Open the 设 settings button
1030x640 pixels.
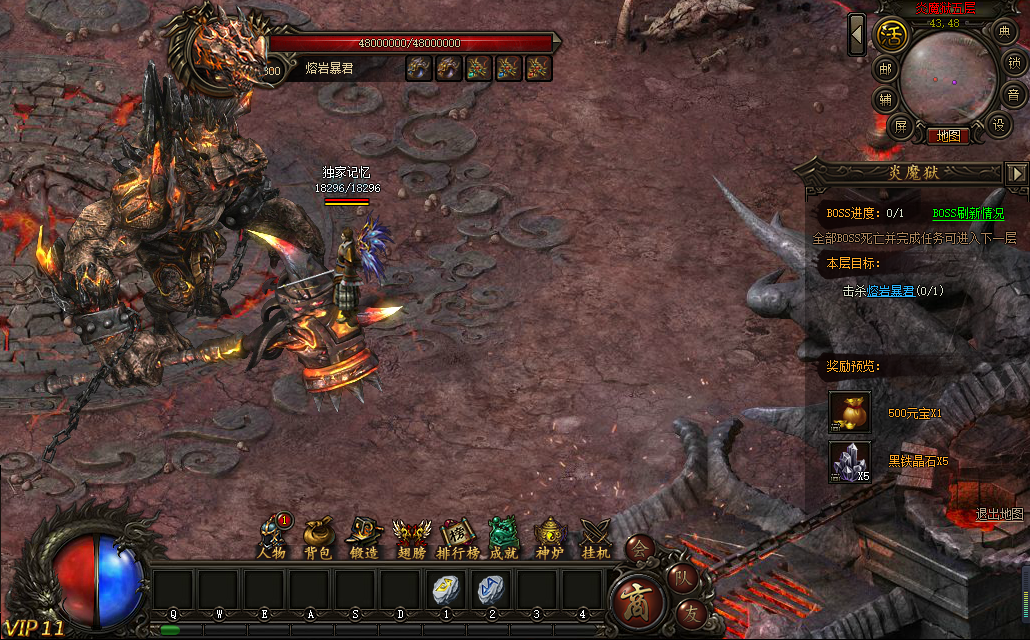(998, 125)
